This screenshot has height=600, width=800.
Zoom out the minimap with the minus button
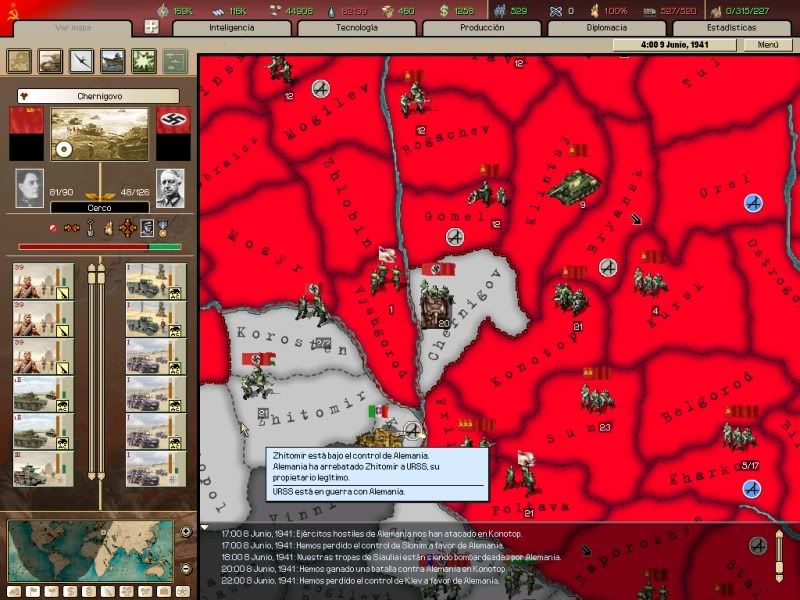click(186, 568)
